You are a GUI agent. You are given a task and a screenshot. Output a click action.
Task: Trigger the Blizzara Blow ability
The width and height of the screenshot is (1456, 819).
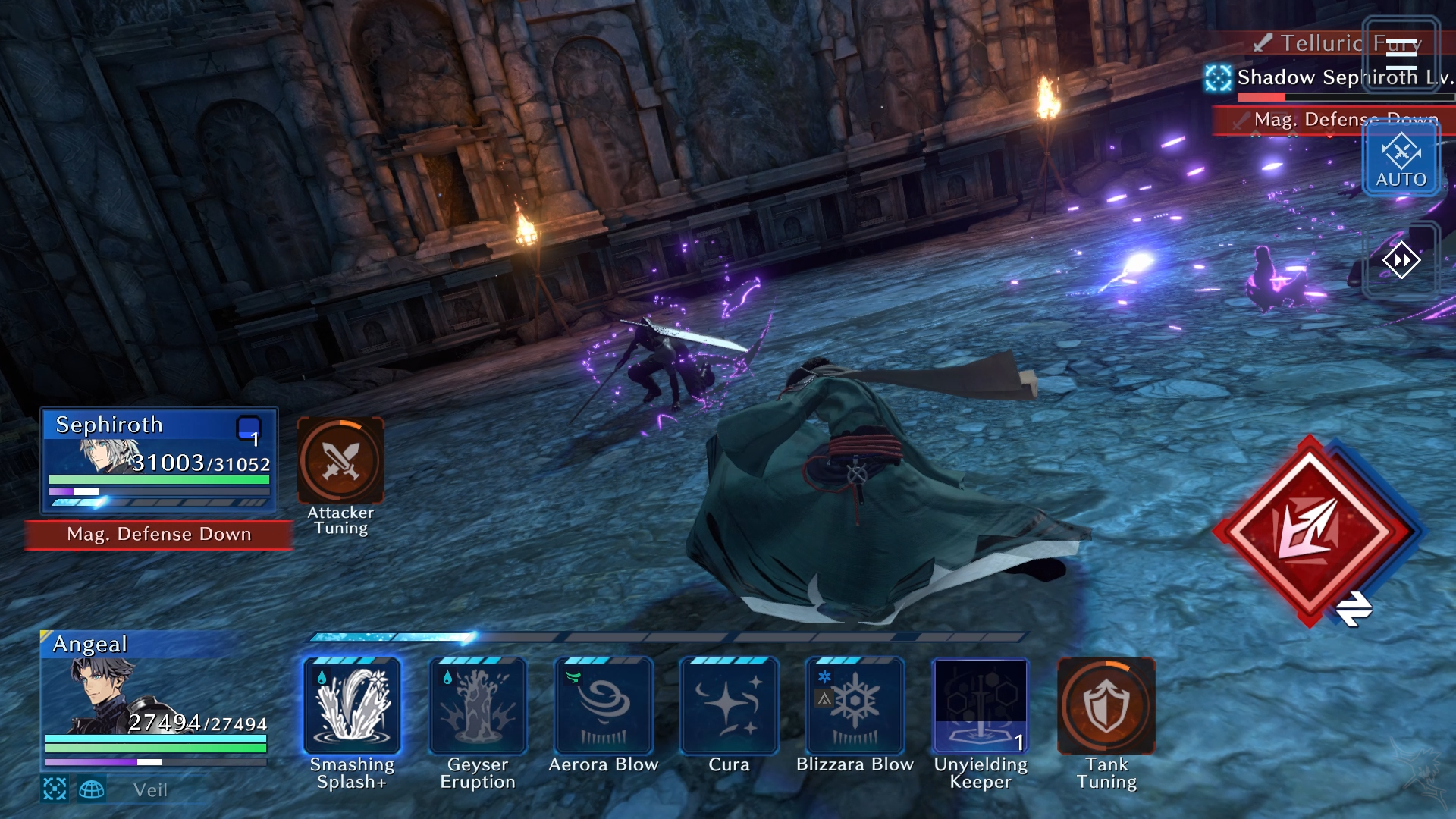point(855,706)
